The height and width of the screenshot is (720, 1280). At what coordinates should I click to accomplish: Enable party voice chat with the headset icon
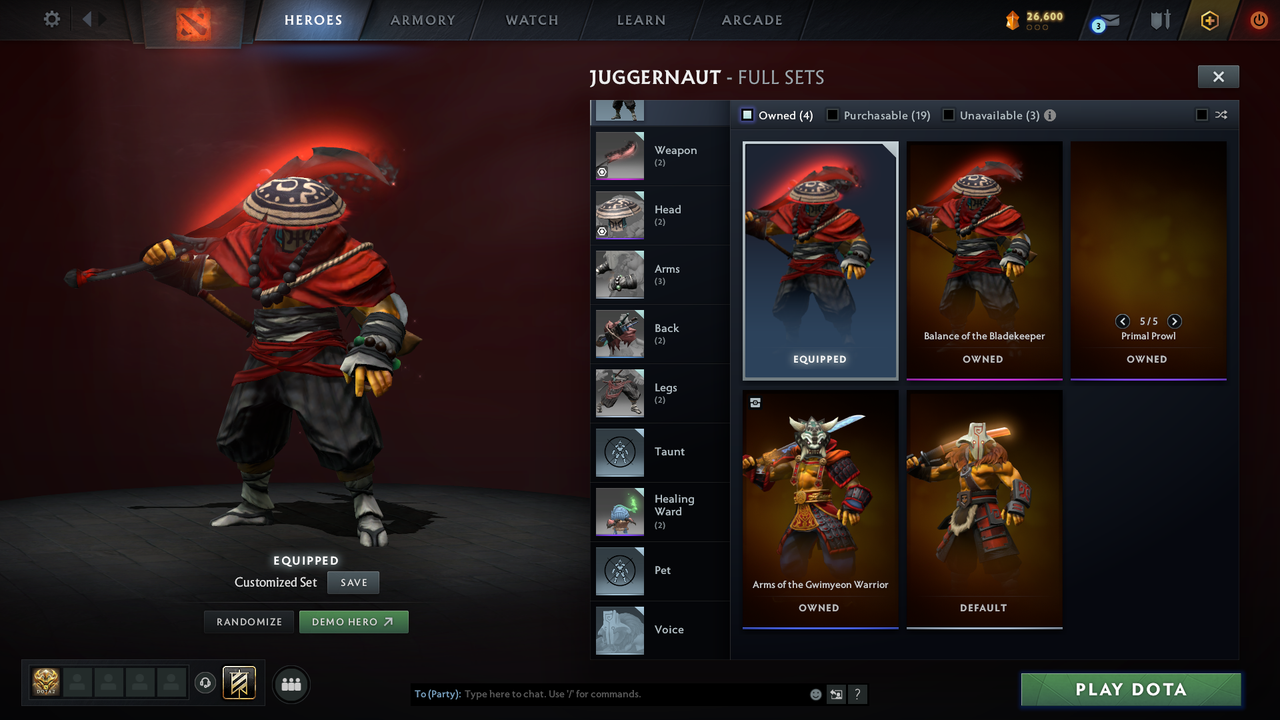coord(207,683)
